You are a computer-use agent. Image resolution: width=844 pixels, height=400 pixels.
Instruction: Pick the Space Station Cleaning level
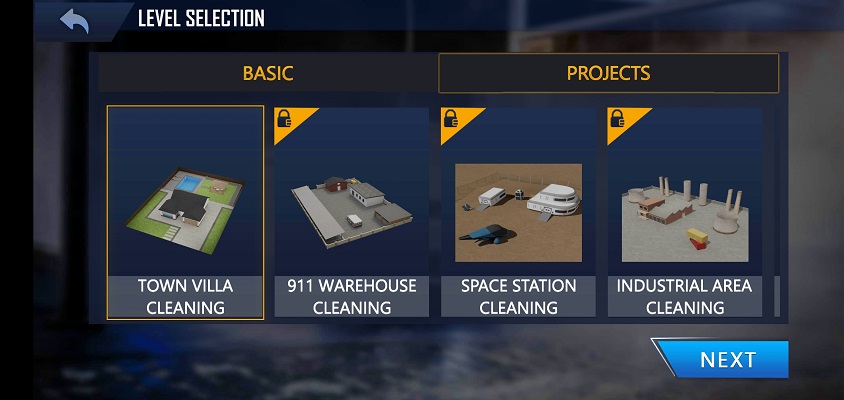518,212
